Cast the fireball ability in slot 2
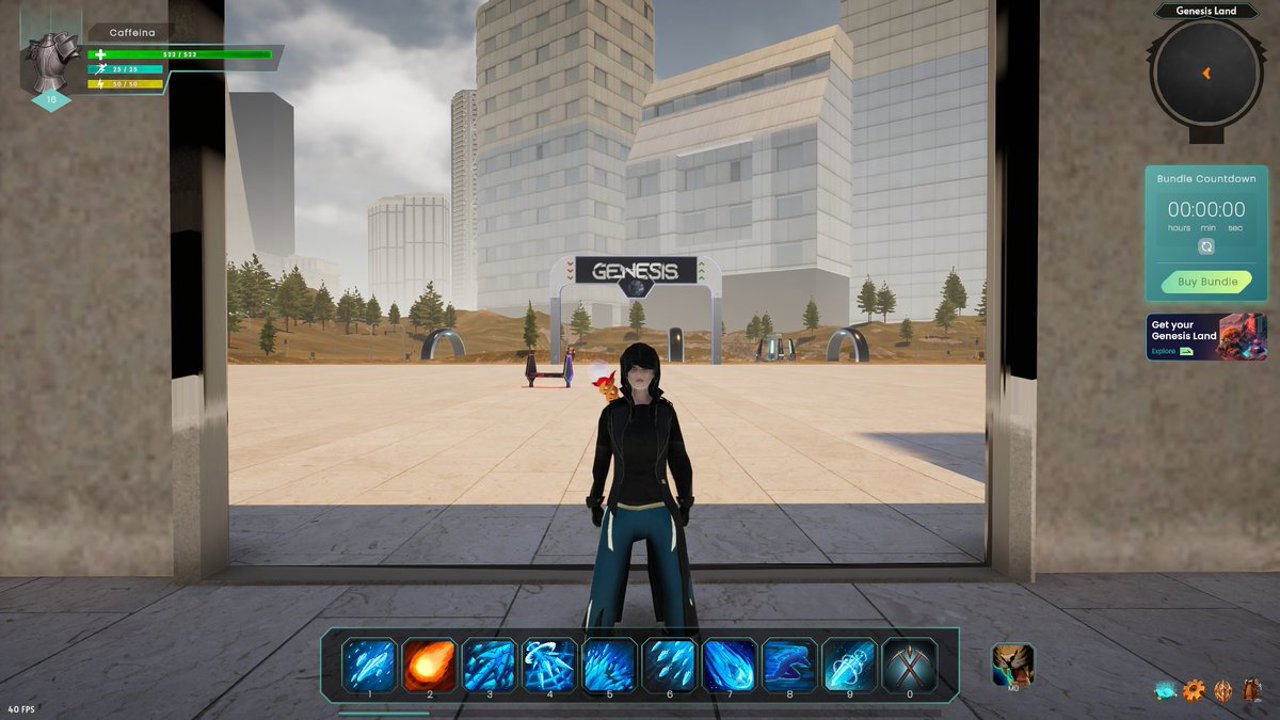 [429, 665]
